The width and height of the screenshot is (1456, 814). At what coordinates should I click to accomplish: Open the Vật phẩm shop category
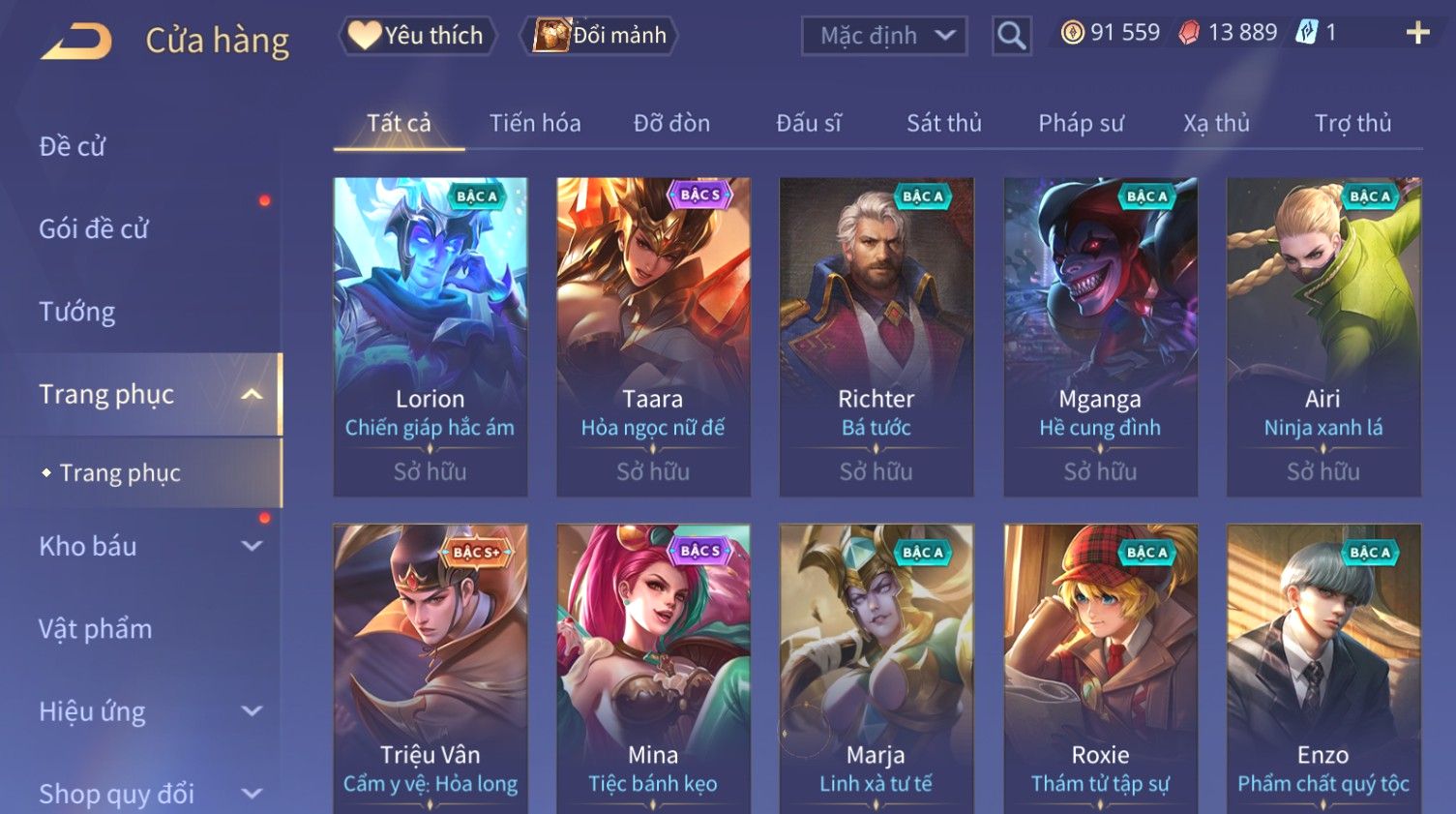[96, 629]
